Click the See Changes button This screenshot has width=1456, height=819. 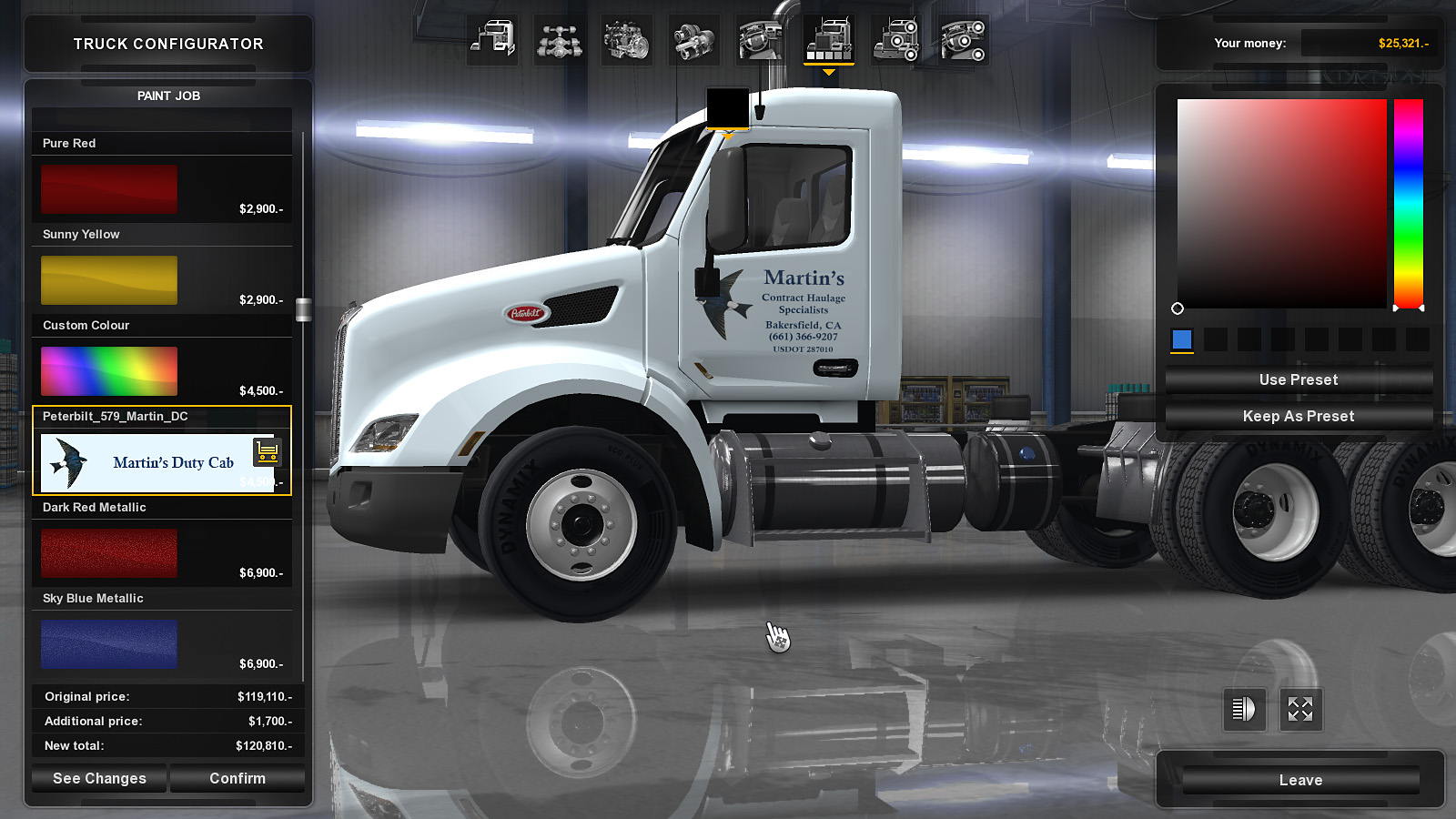click(x=99, y=778)
